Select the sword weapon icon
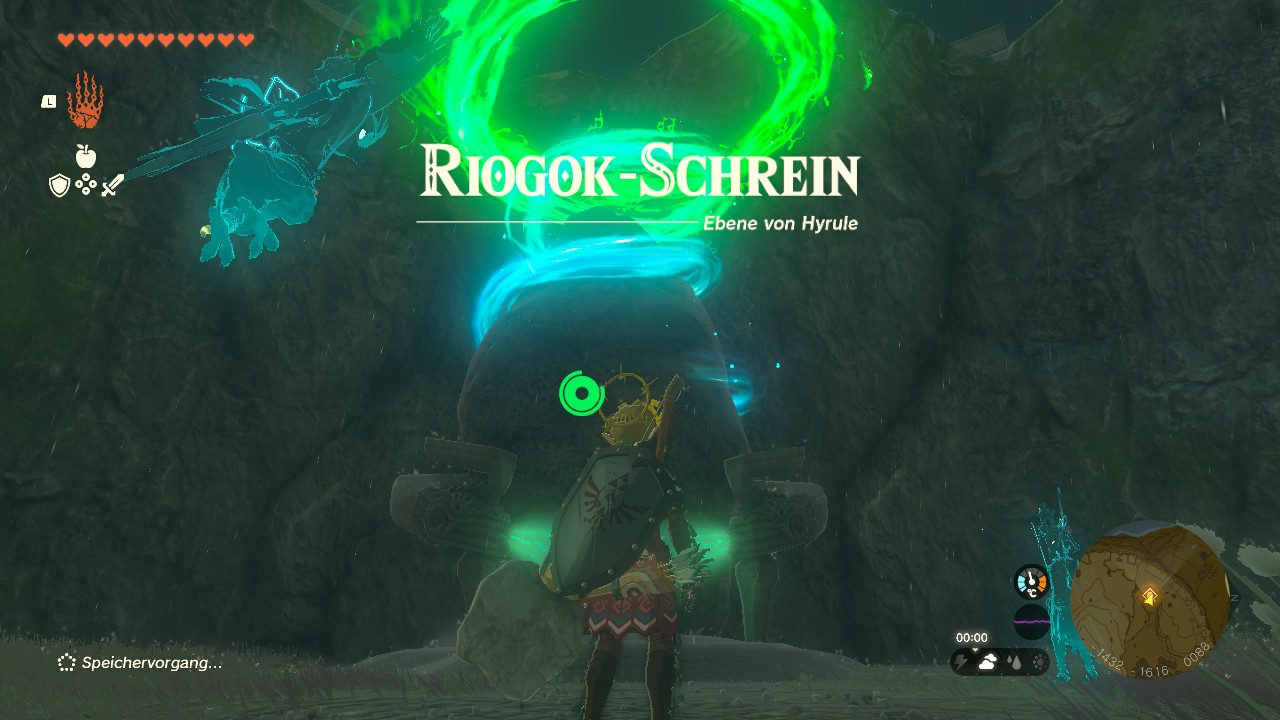 coord(114,185)
